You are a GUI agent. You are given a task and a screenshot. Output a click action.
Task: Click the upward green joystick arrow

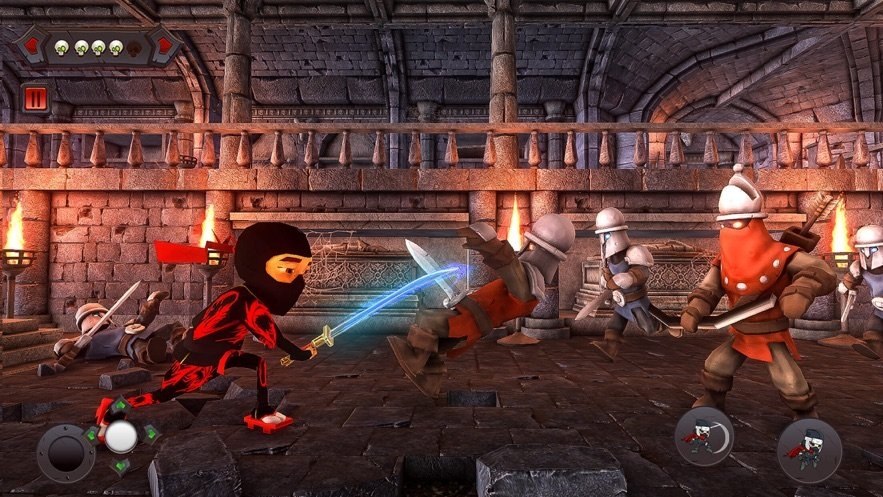tap(120, 407)
